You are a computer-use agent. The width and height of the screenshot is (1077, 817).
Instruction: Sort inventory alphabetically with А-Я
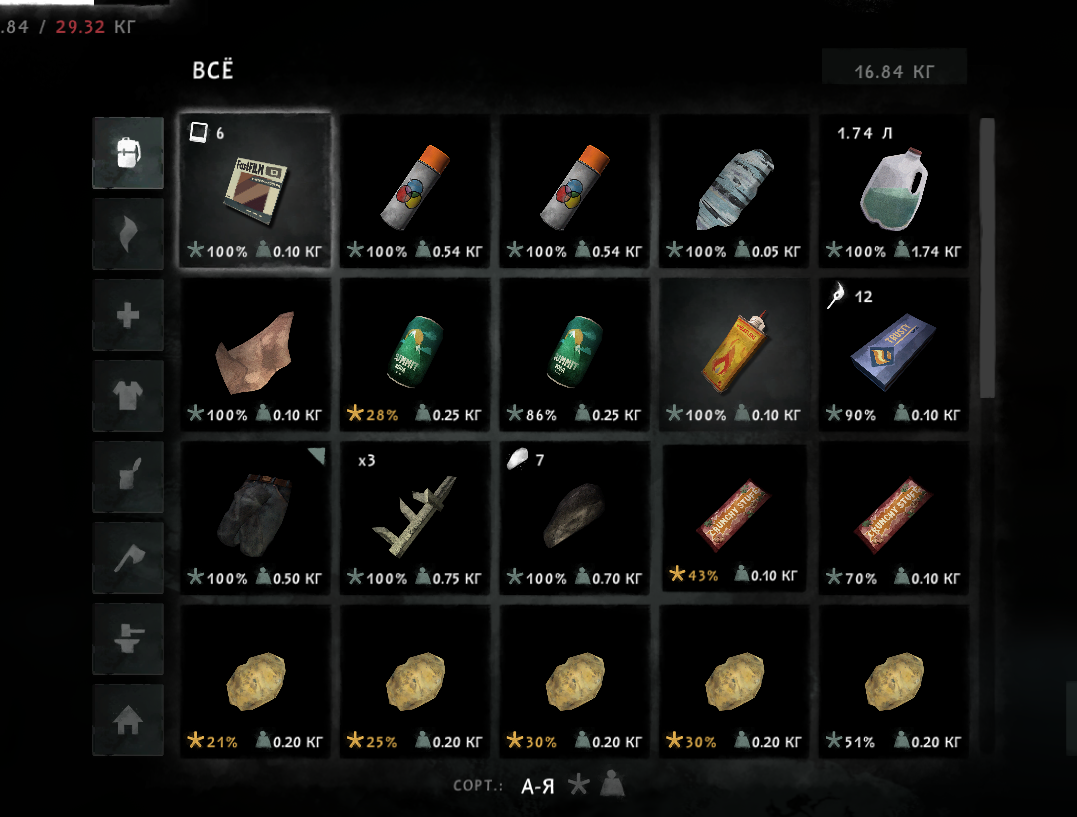click(x=539, y=786)
